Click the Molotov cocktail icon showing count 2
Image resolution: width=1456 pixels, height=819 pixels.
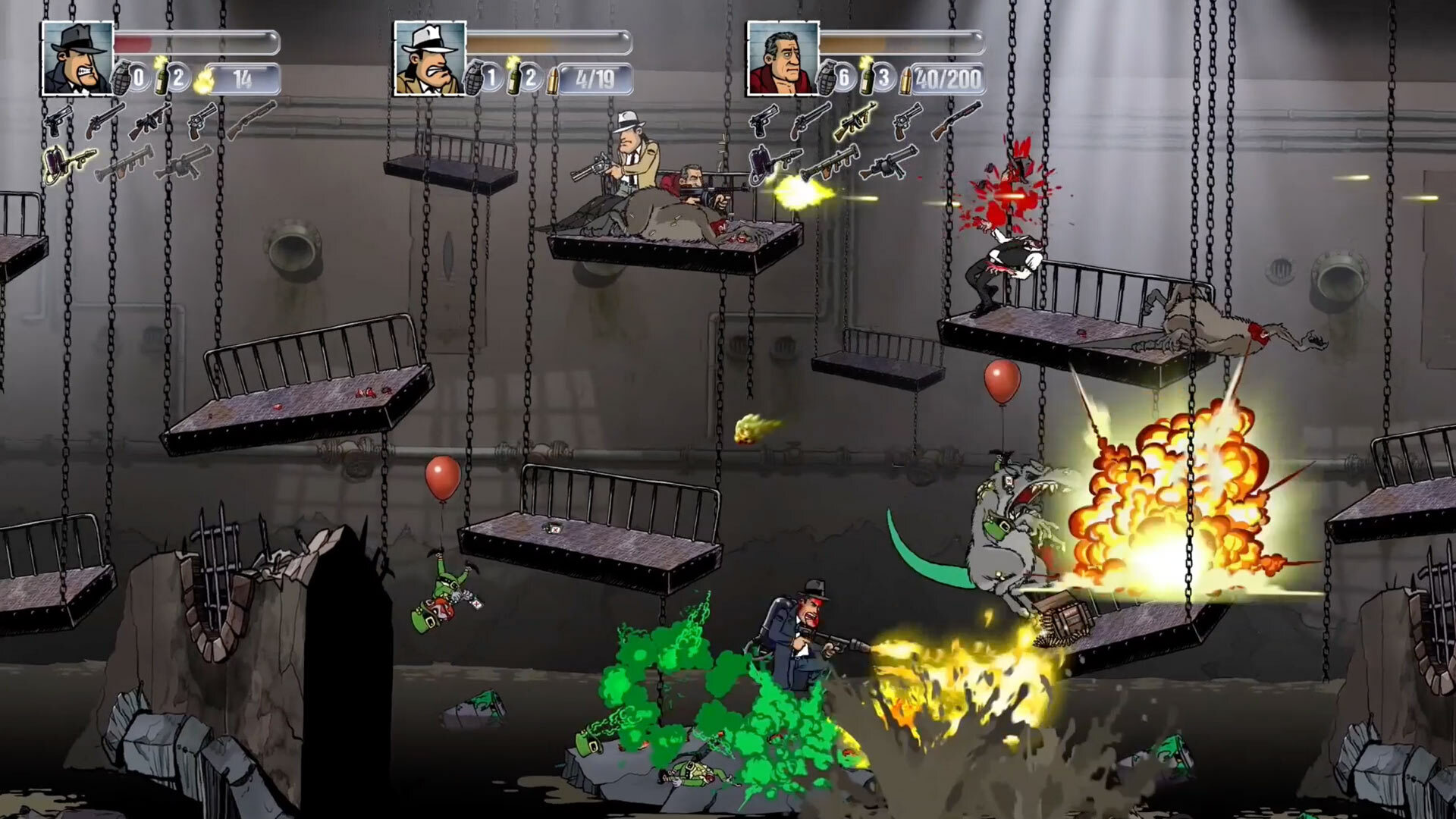pos(163,76)
